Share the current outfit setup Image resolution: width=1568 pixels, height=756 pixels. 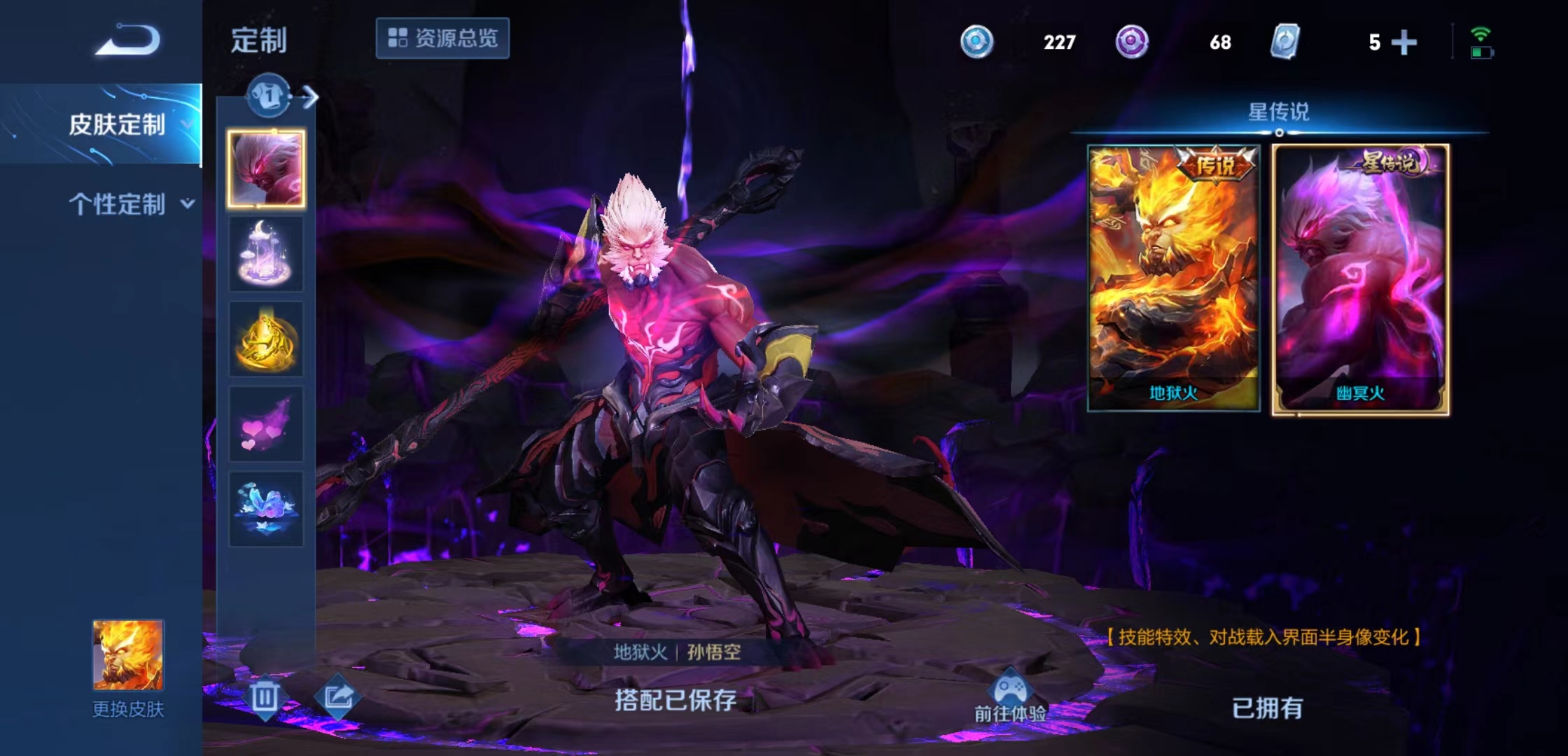pos(338,696)
